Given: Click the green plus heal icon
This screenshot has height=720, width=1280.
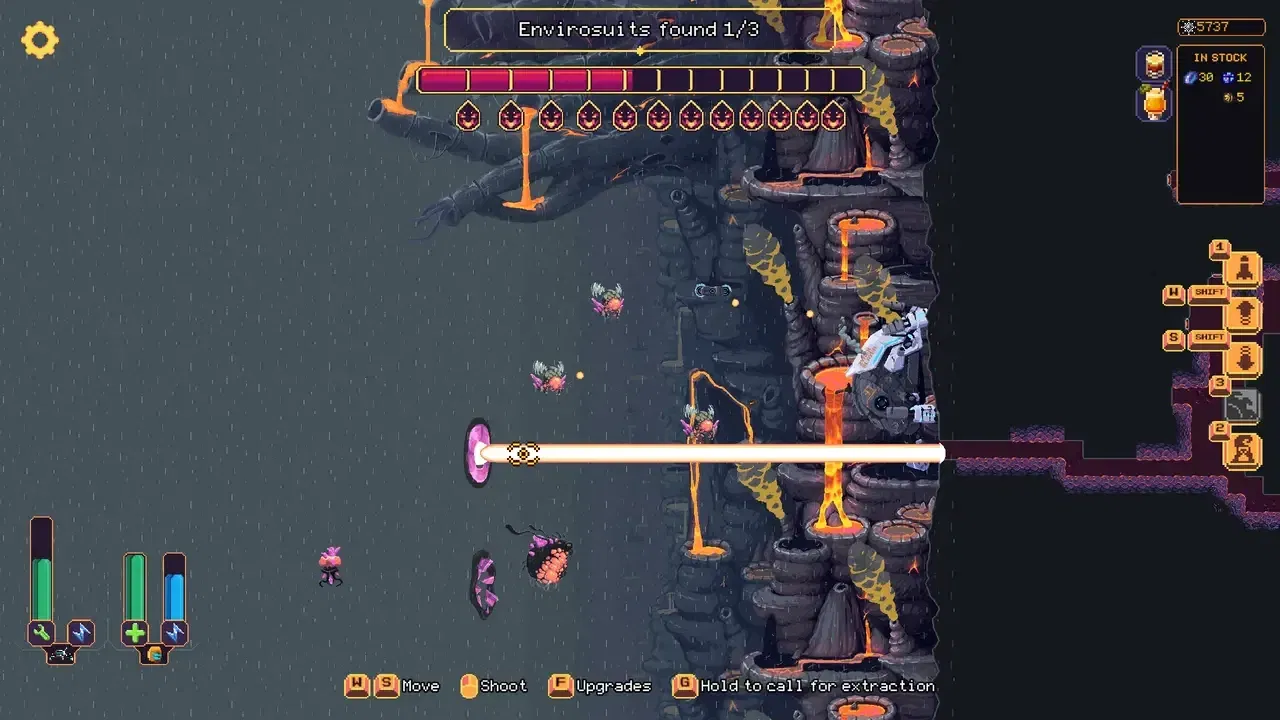Looking at the screenshot, I should coord(134,632).
